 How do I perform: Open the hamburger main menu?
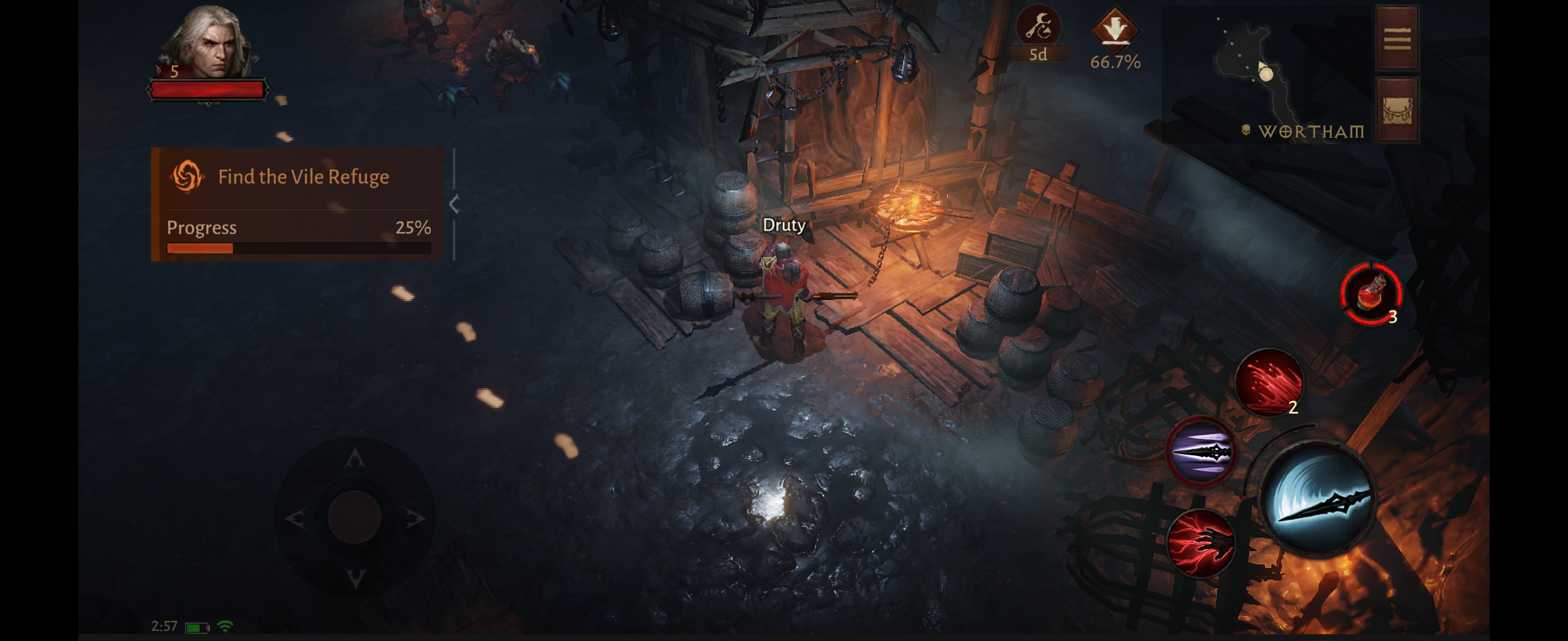click(x=1397, y=39)
